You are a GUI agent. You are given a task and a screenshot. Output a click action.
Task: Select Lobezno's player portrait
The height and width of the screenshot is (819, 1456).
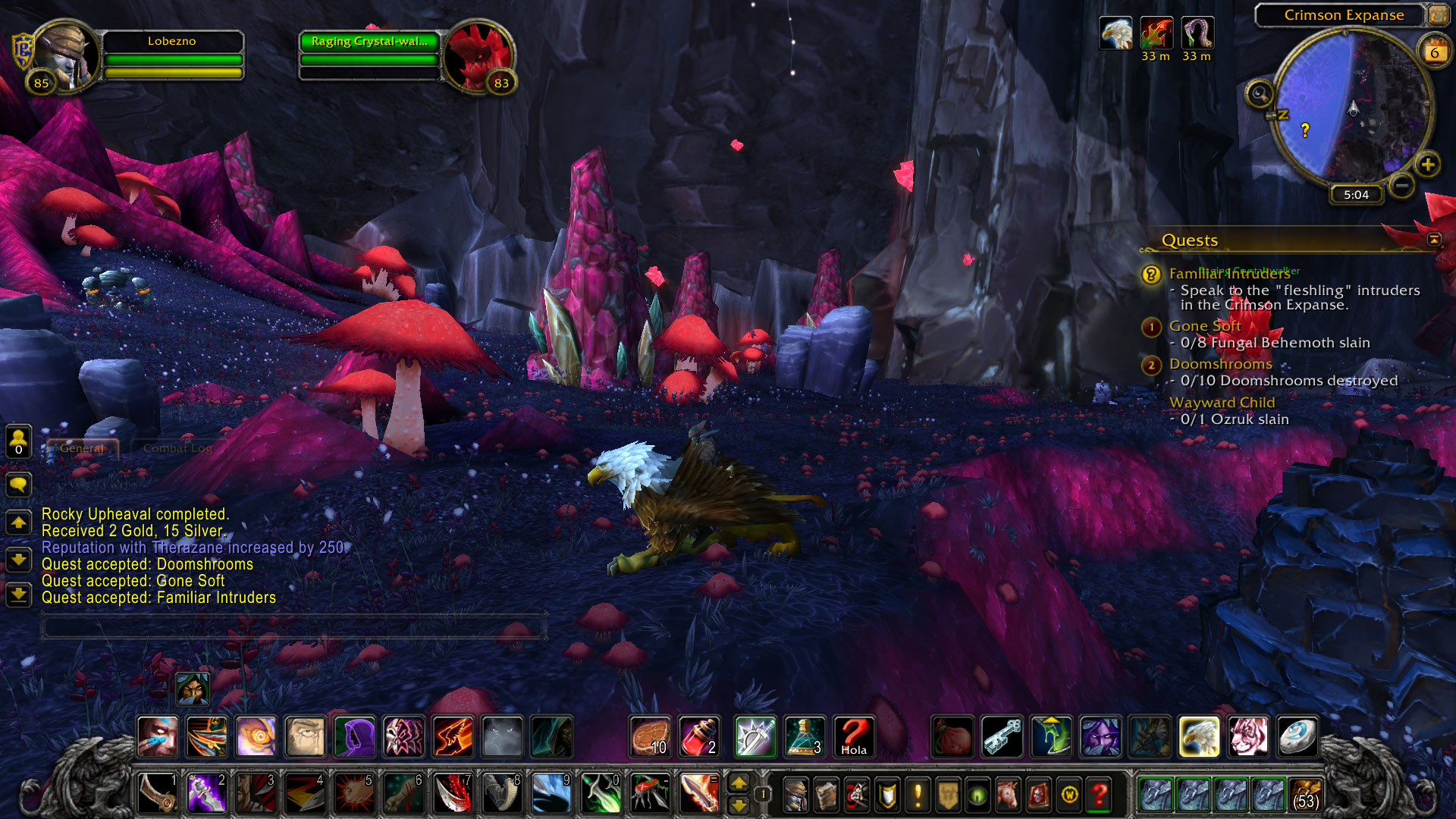tap(67, 57)
